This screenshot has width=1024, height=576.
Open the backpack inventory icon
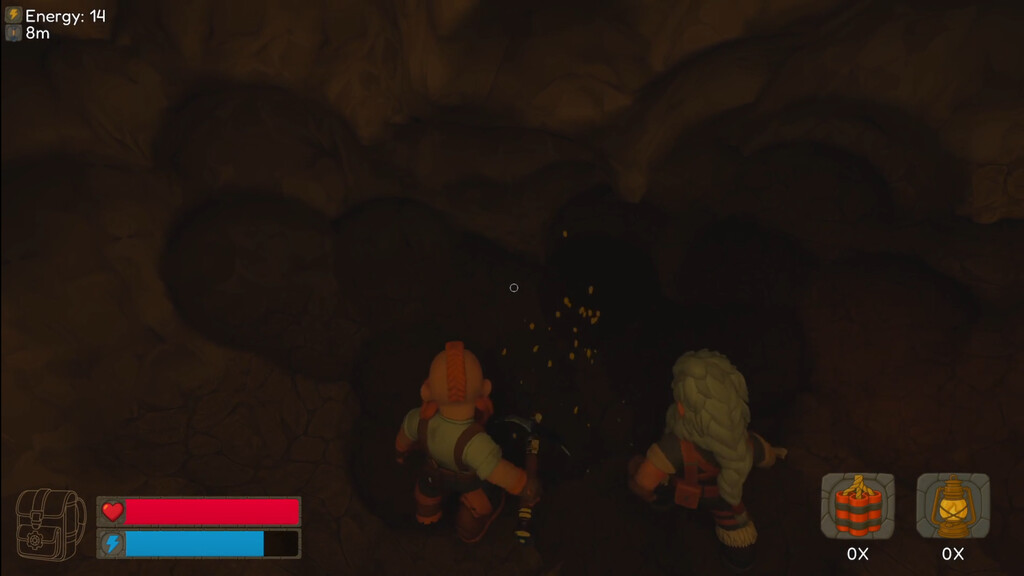[50, 525]
